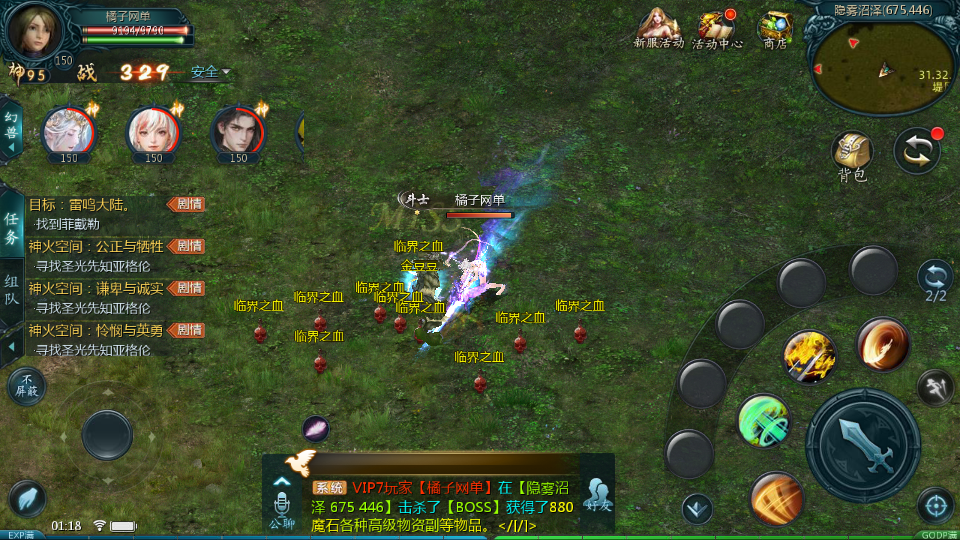Open the 安全 combat mode dropdown
Image resolution: width=960 pixels, height=540 pixels.
tap(210, 72)
